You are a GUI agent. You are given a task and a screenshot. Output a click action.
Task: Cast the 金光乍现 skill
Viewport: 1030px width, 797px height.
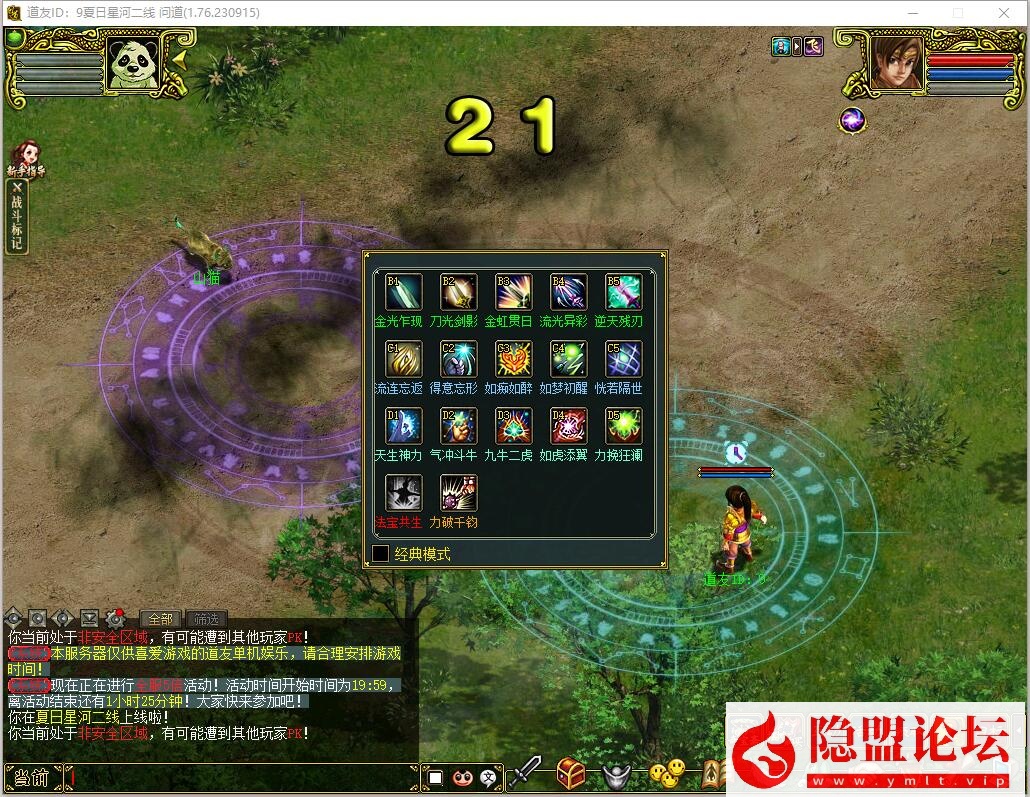click(x=404, y=292)
